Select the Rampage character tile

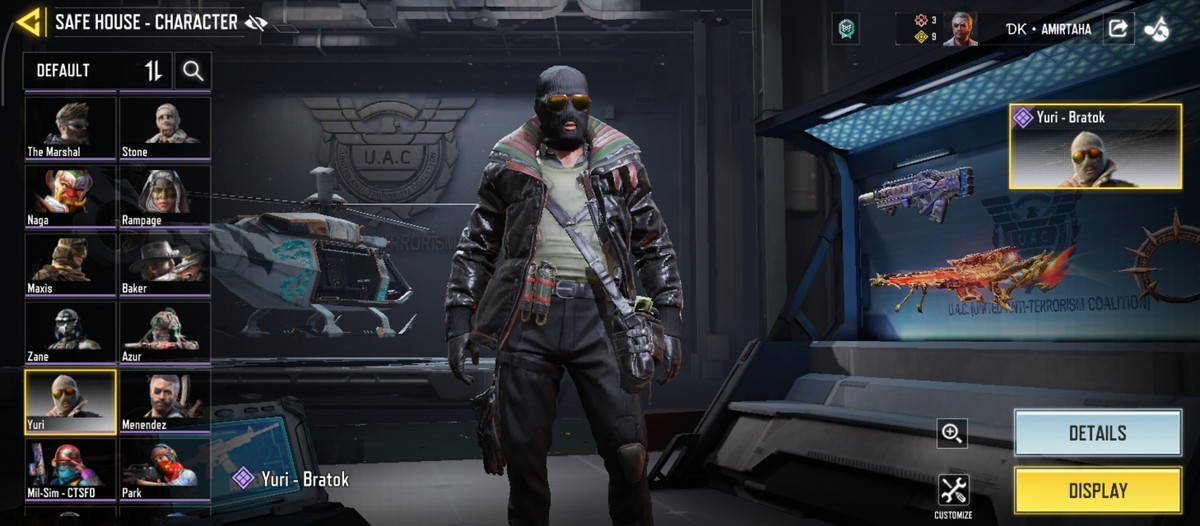[165, 195]
